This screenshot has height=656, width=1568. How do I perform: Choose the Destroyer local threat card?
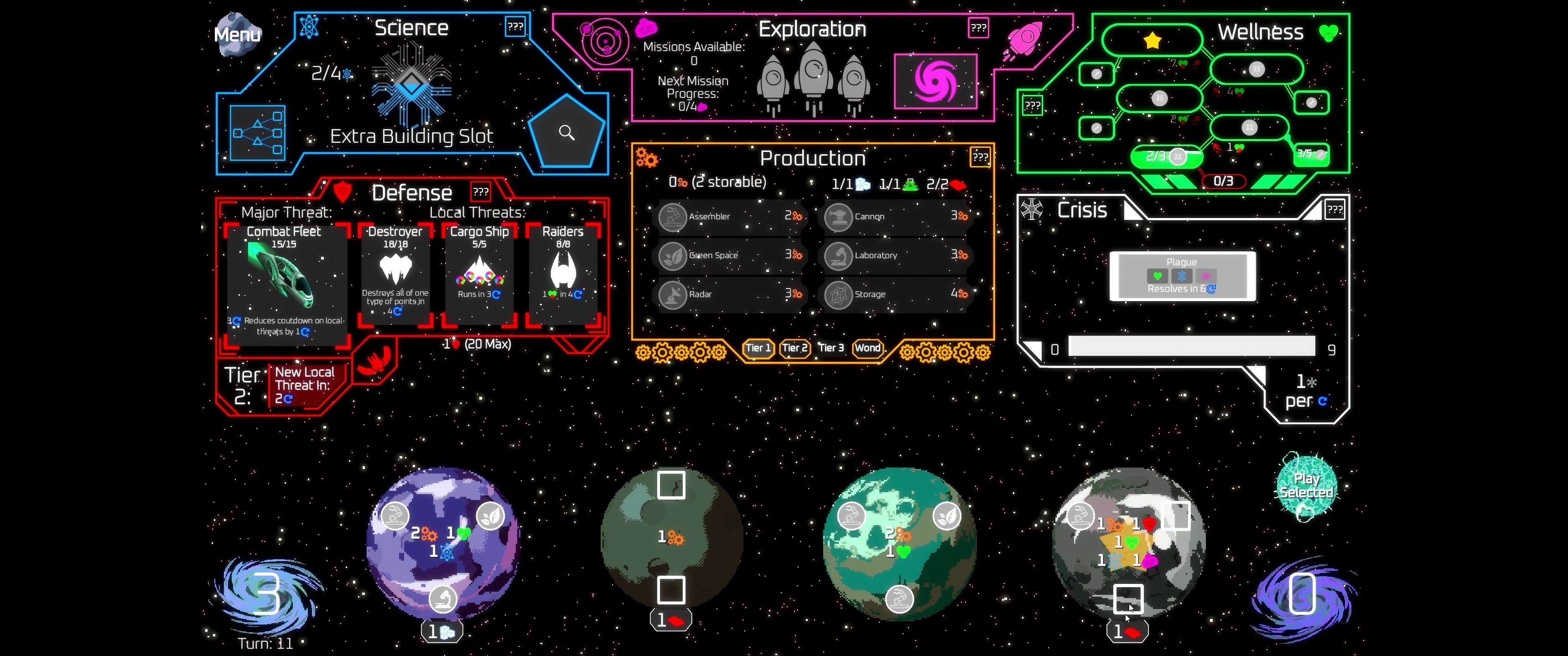(395, 274)
